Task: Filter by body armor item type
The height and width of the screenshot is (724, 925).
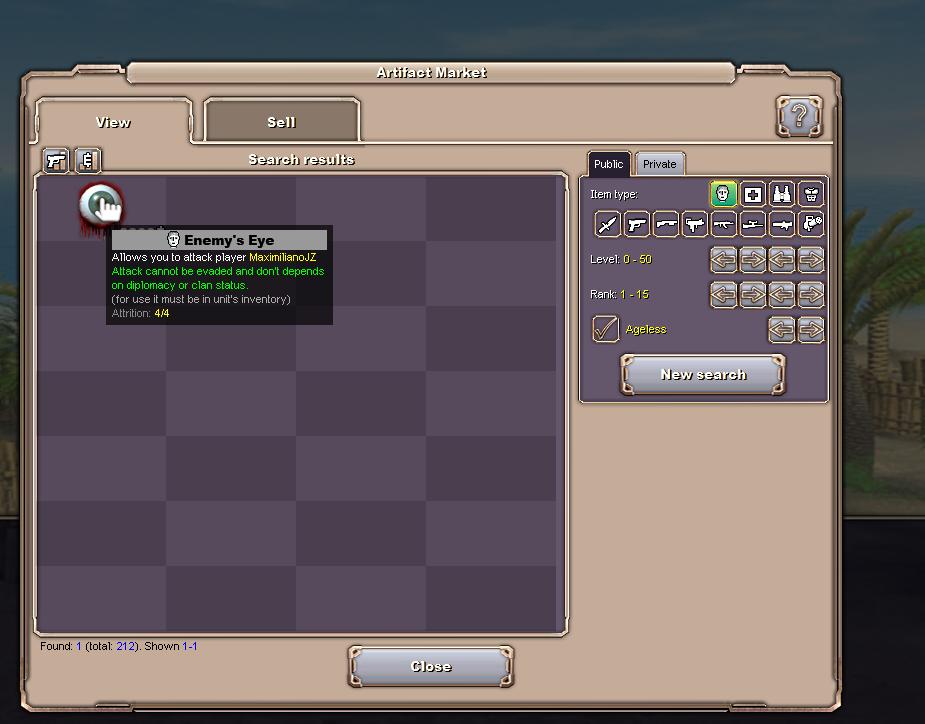Action: (x=811, y=194)
